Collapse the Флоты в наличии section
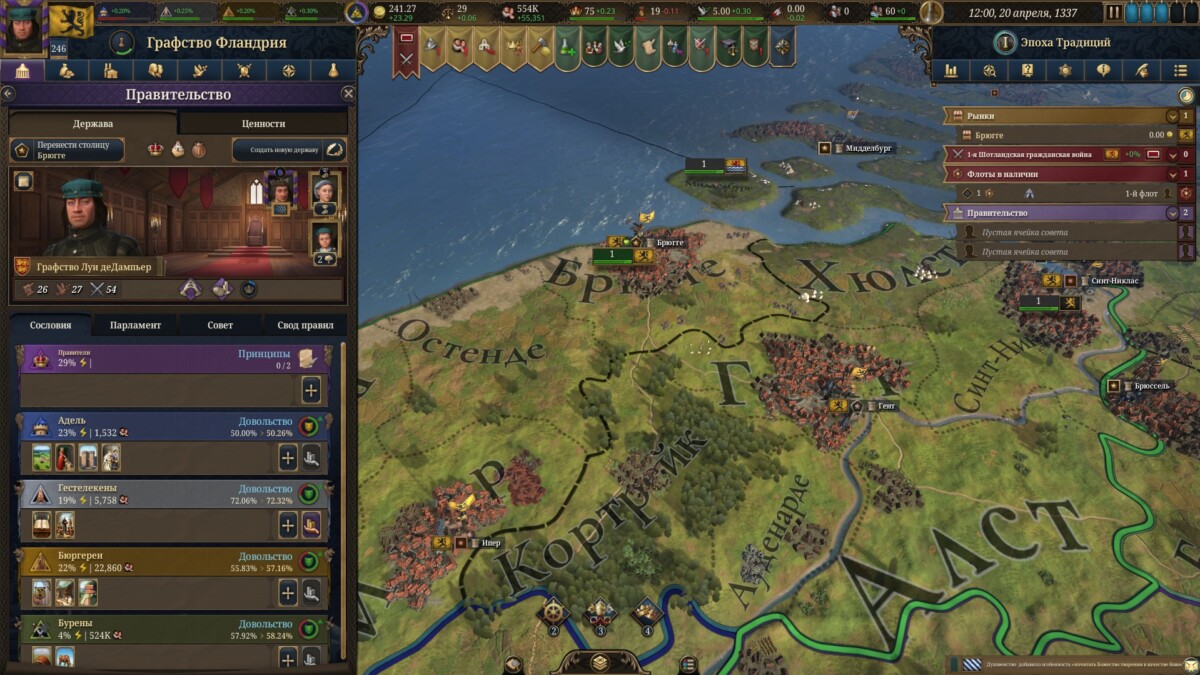The width and height of the screenshot is (1200, 675). [x=1172, y=174]
